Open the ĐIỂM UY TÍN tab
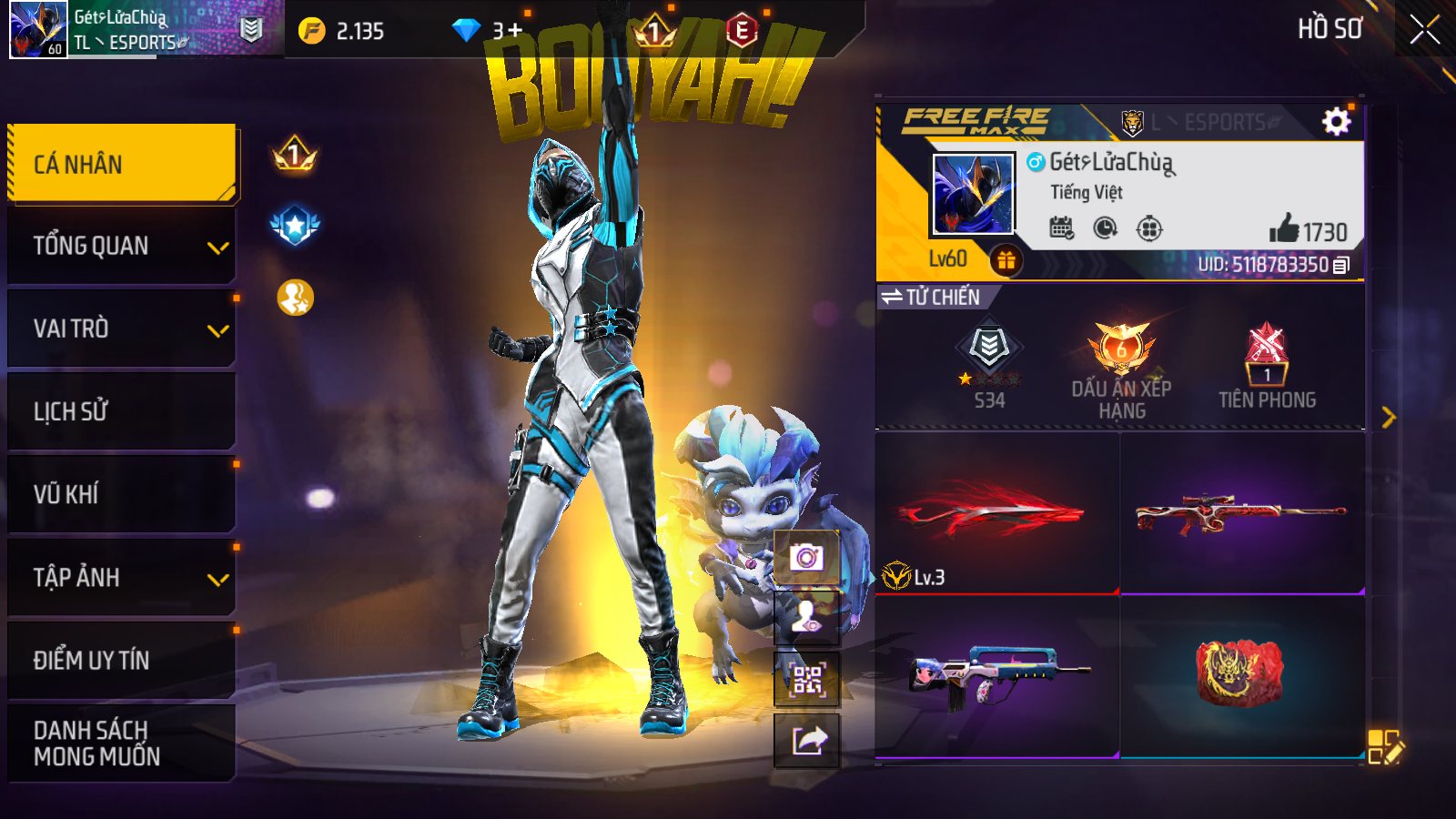1456x819 pixels. point(122,660)
